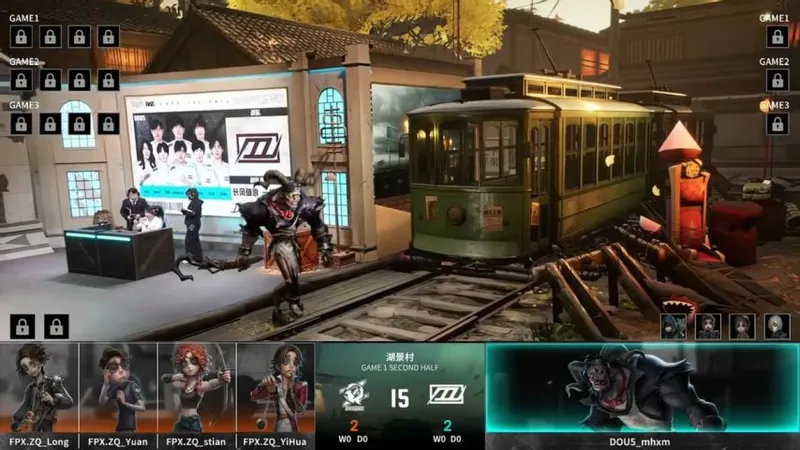This screenshot has width=800, height=450.
Task: Choose the right-side GAME3 lock slot
Action: tap(776, 123)
